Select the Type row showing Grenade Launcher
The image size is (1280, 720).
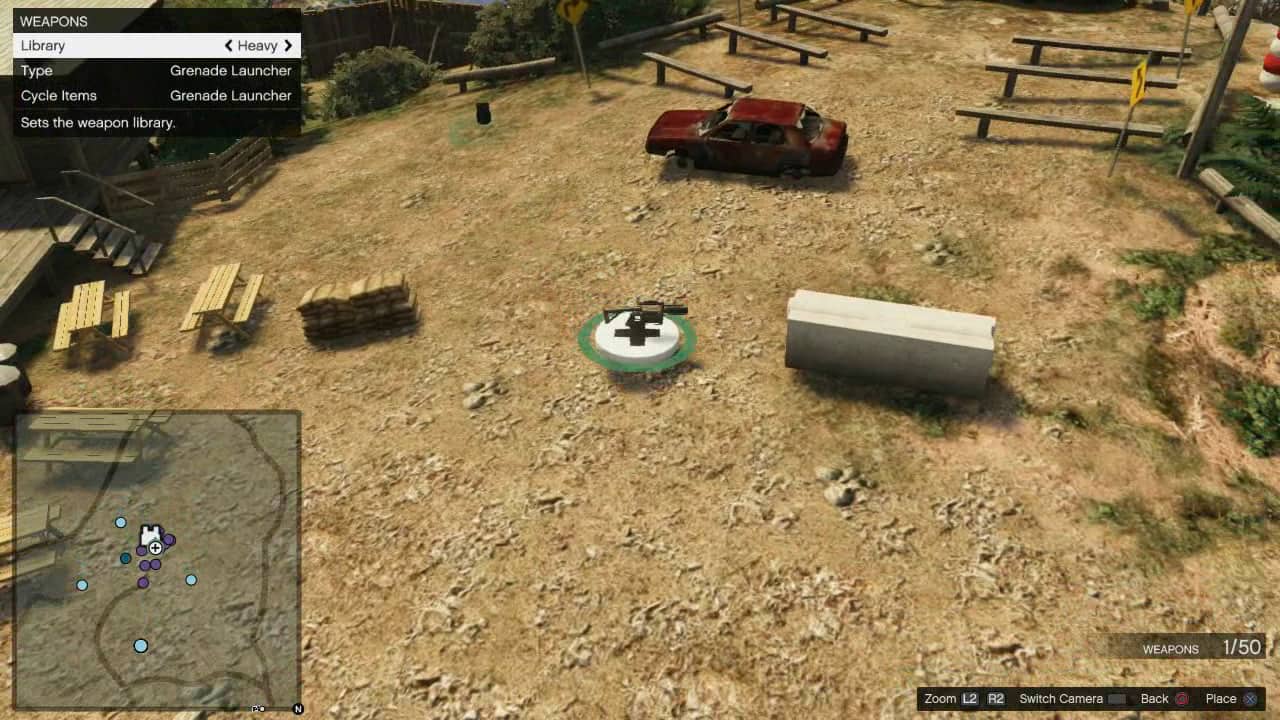(156, 70)
